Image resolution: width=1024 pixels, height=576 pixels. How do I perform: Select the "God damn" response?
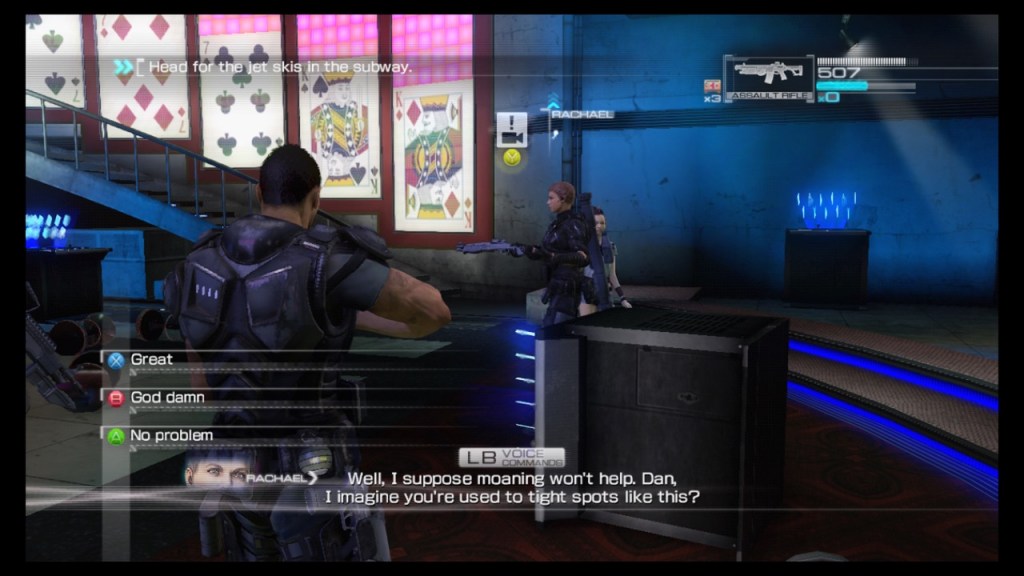[167, 397]
